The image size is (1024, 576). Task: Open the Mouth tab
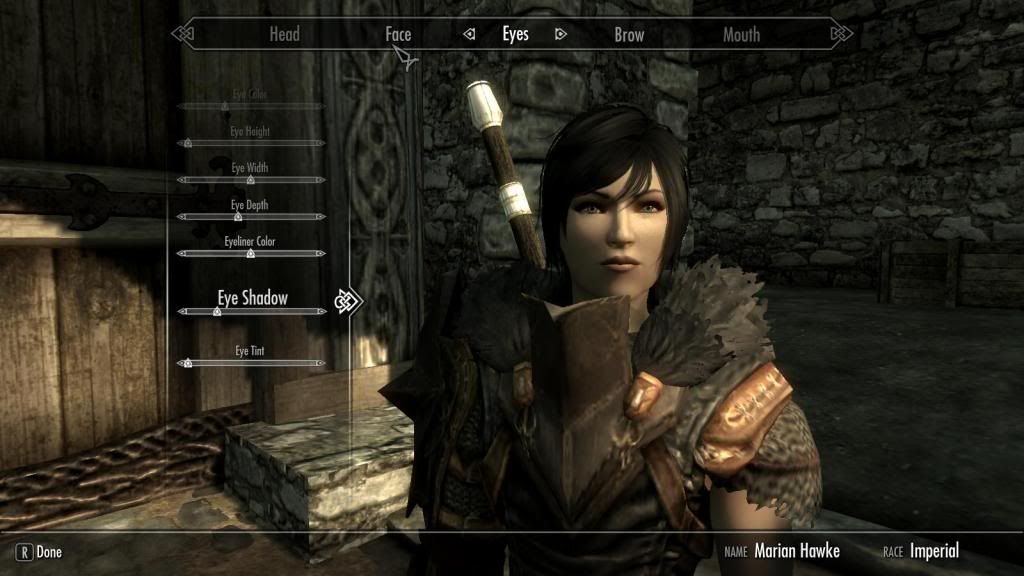click(741, 34)
